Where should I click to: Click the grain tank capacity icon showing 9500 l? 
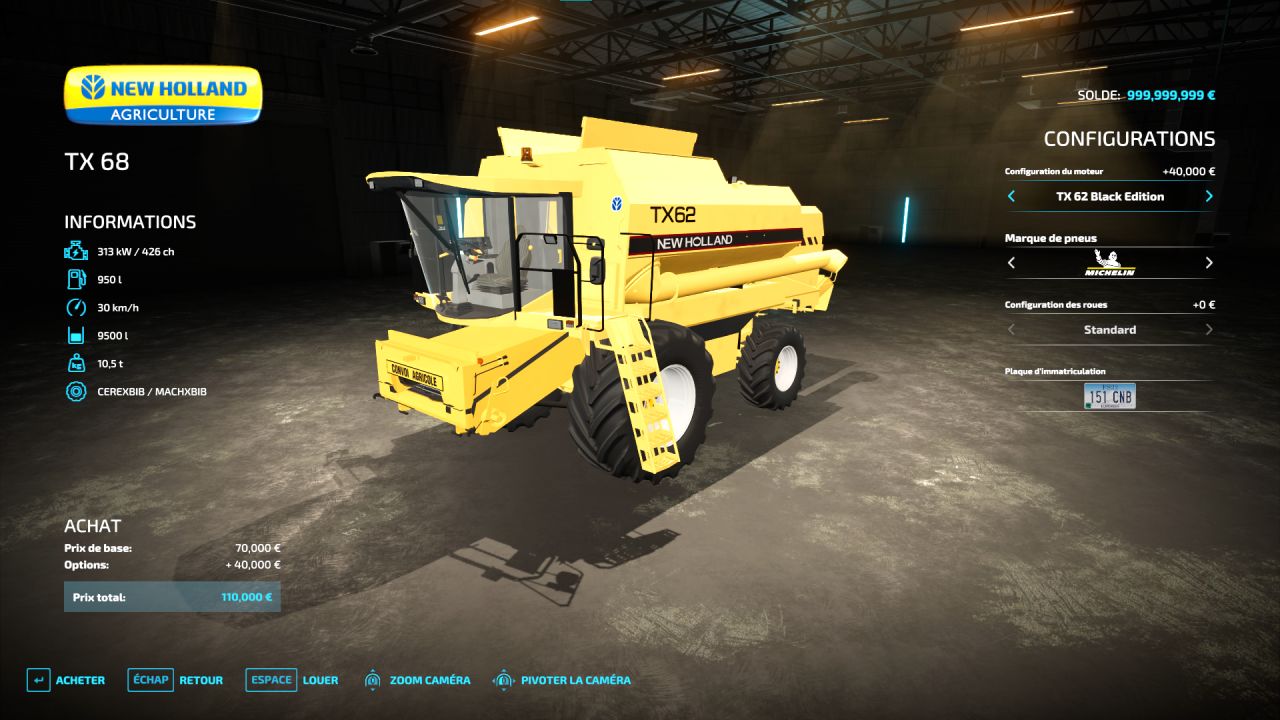tap(75, 335)
